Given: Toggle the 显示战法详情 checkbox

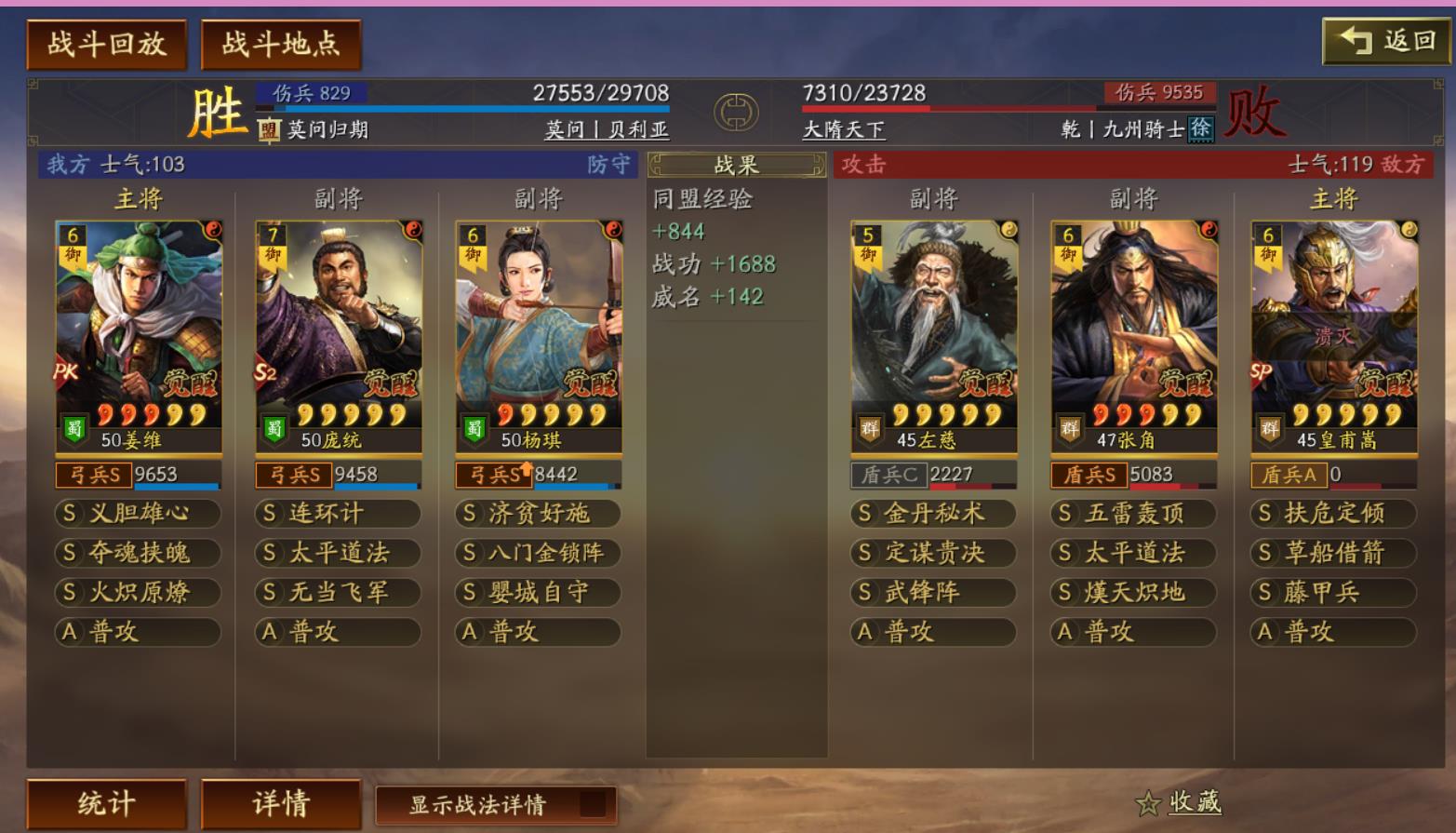Looking at the screenshot, I should pyautogui.click(x=592, y=804).
